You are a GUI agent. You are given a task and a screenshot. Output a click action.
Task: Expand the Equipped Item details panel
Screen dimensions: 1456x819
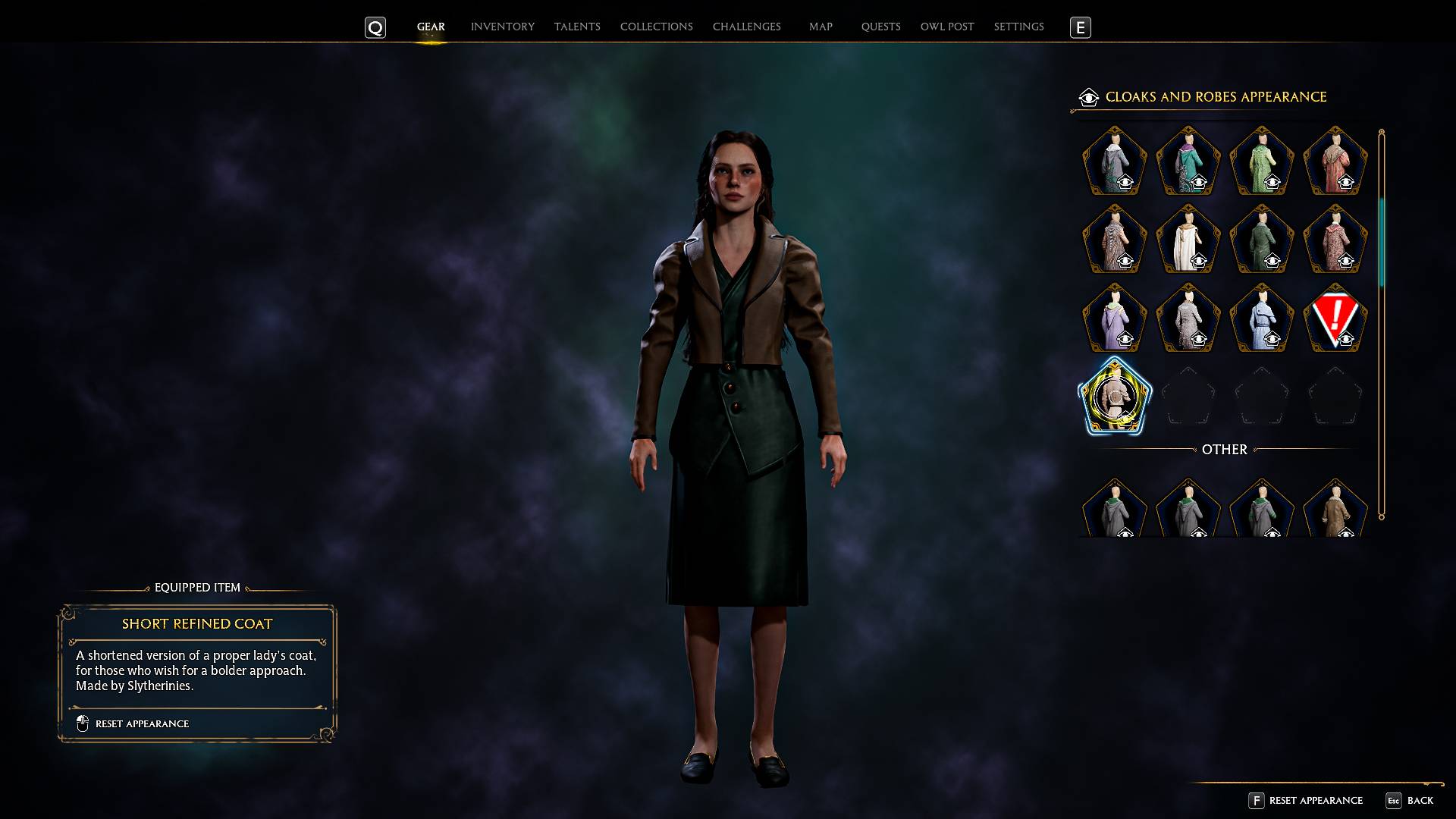click(196, 587)
